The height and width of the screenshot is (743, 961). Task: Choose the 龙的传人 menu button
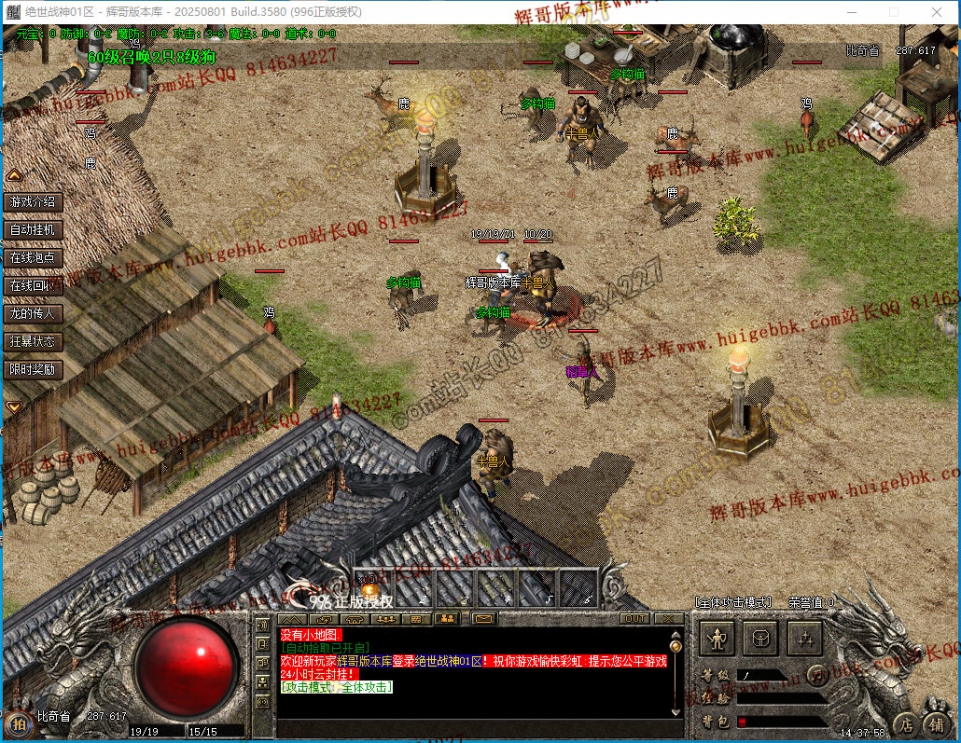click(35, 314)
